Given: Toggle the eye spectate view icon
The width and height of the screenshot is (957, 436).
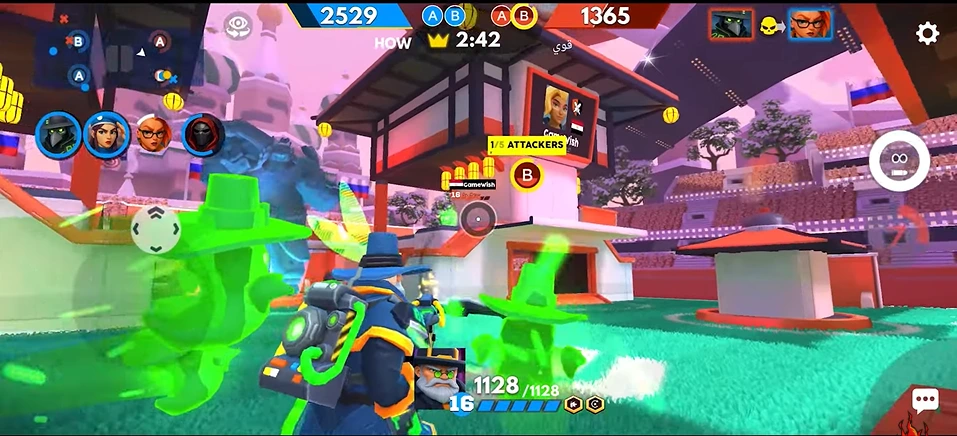Looking at the screenshot, I should [237, 24].
